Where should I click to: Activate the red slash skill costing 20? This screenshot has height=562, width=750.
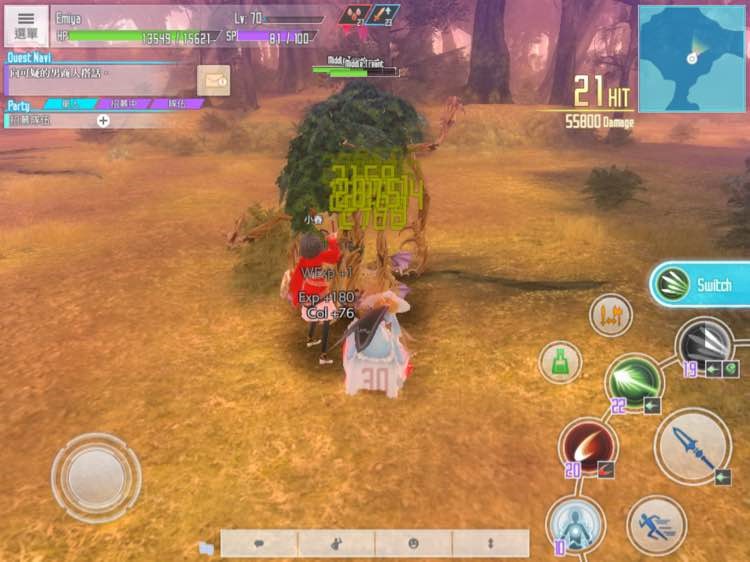[587, 447]
